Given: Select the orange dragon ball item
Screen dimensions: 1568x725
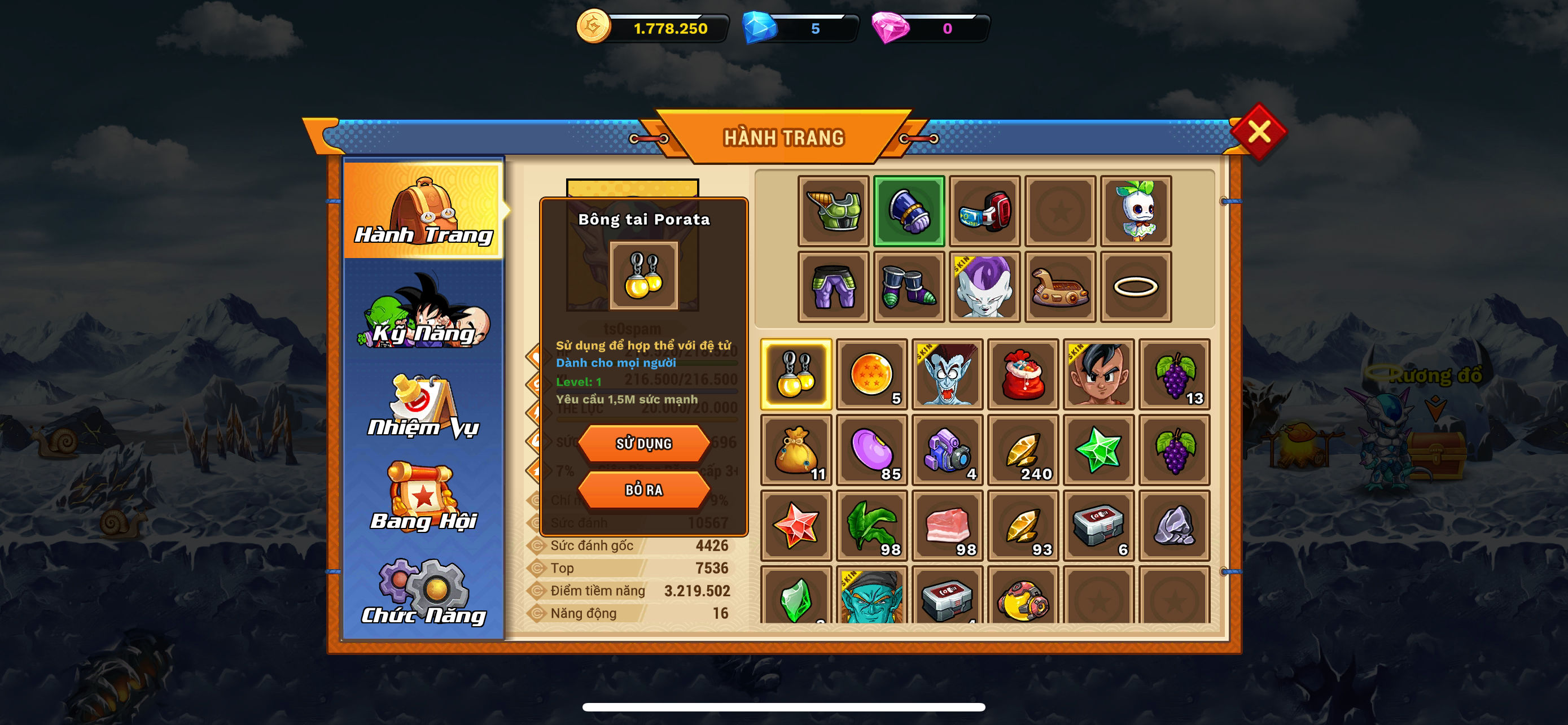Looking at the screenshot, I should [871, 374].
